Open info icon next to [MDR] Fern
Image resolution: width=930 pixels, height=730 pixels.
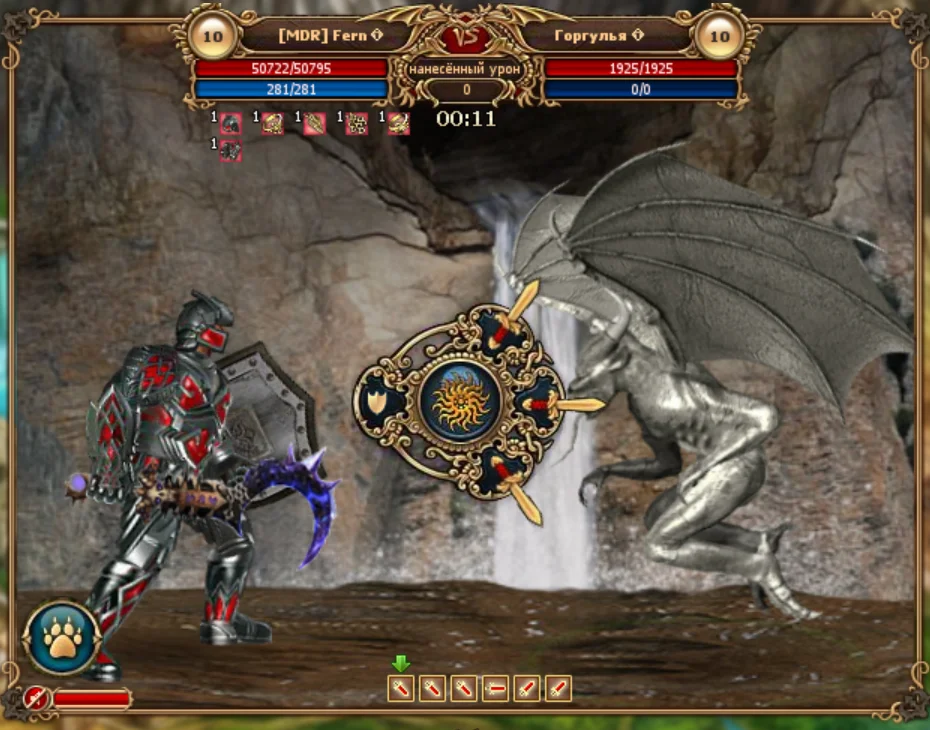coord(376,36)
